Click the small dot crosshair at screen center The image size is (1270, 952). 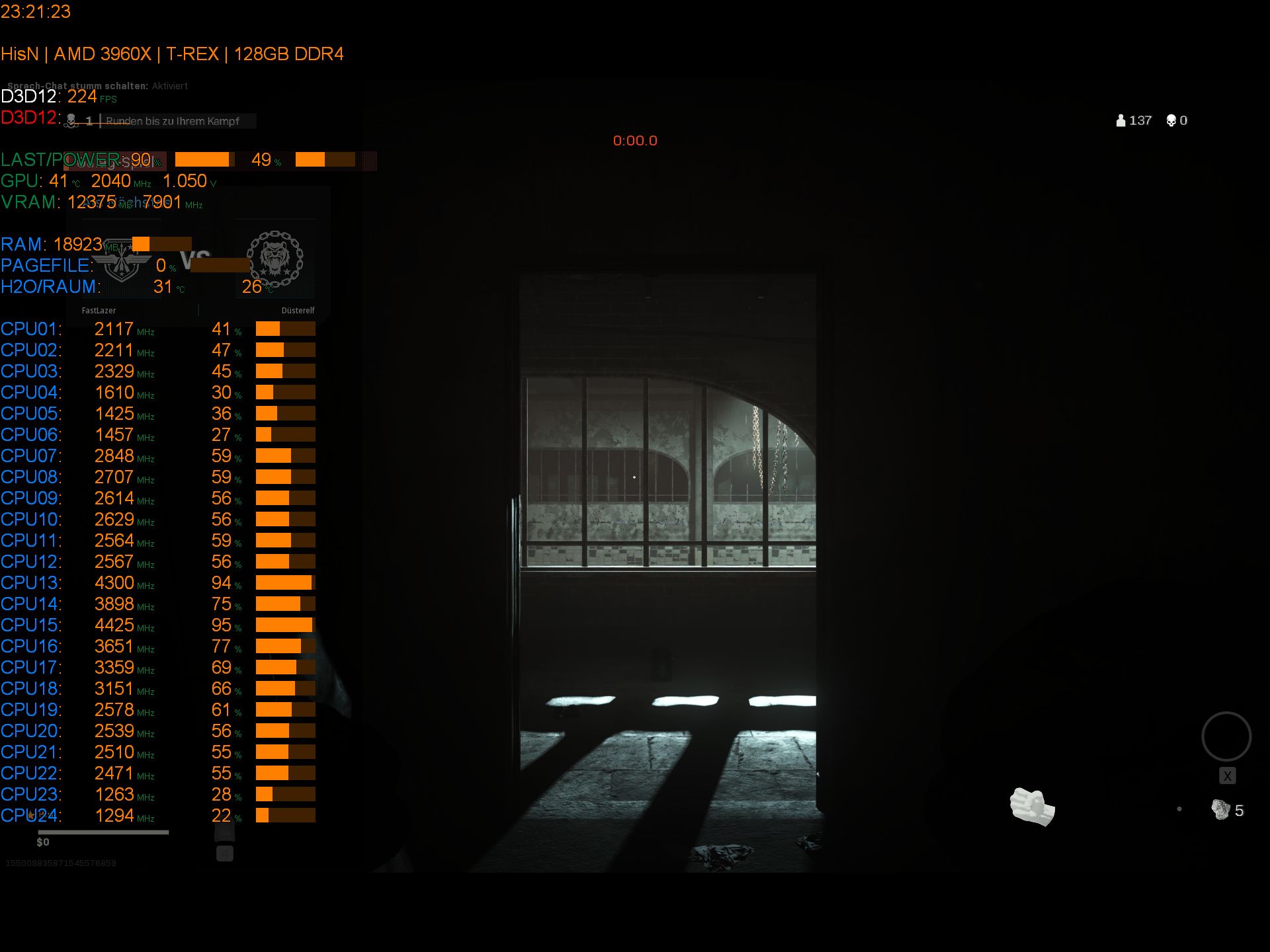click(x=635, y=476)
